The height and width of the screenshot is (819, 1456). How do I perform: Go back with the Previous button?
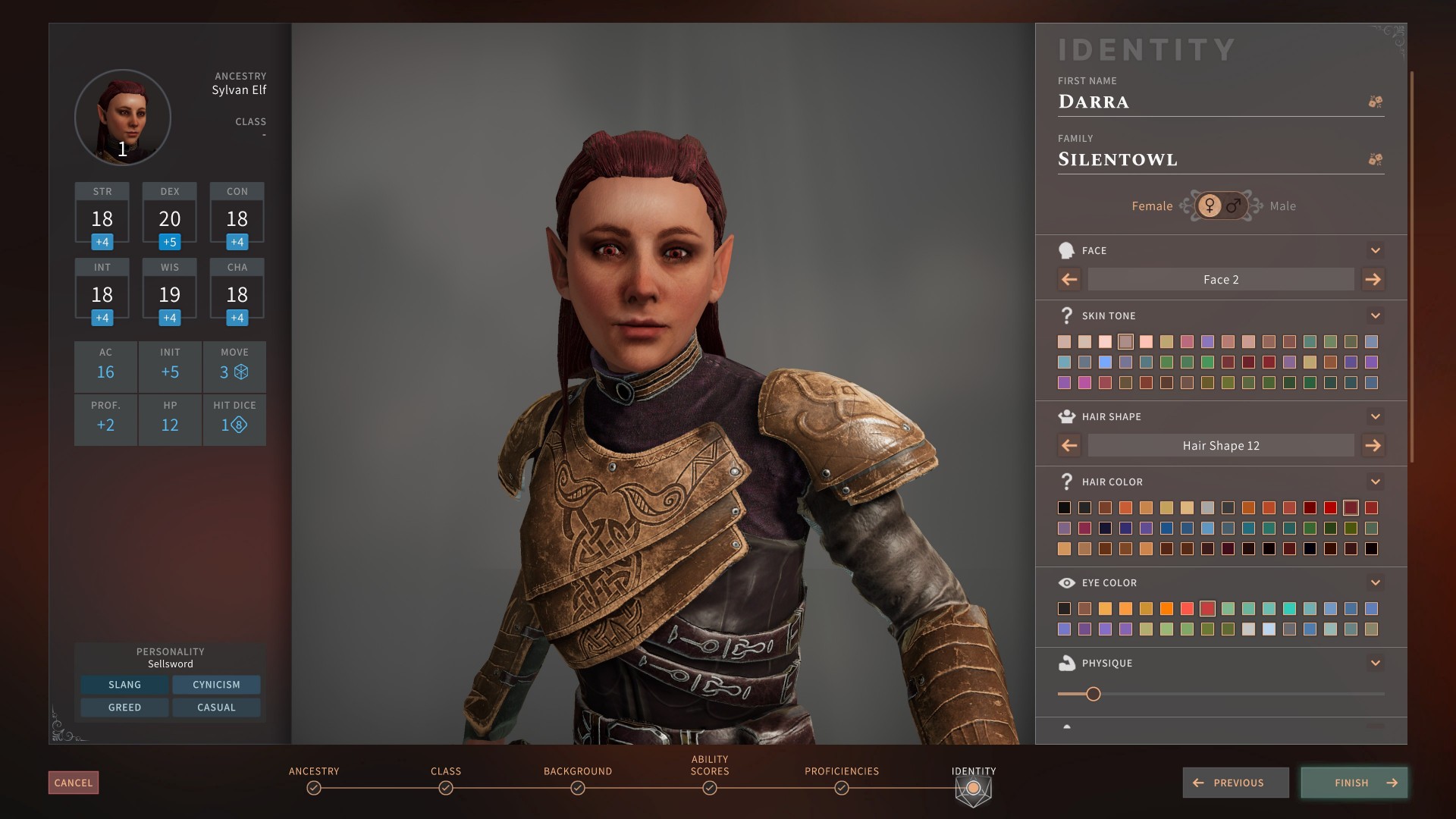[x=1235, y=783]
